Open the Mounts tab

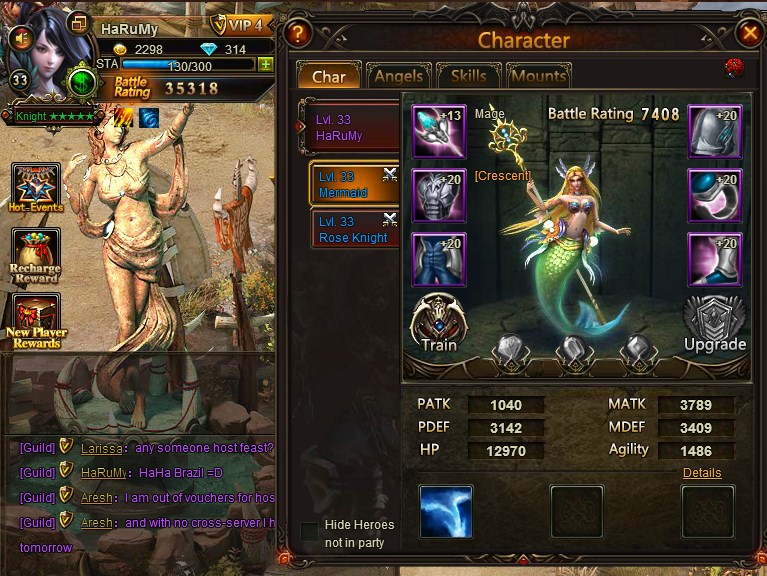(x=538, y=76)
